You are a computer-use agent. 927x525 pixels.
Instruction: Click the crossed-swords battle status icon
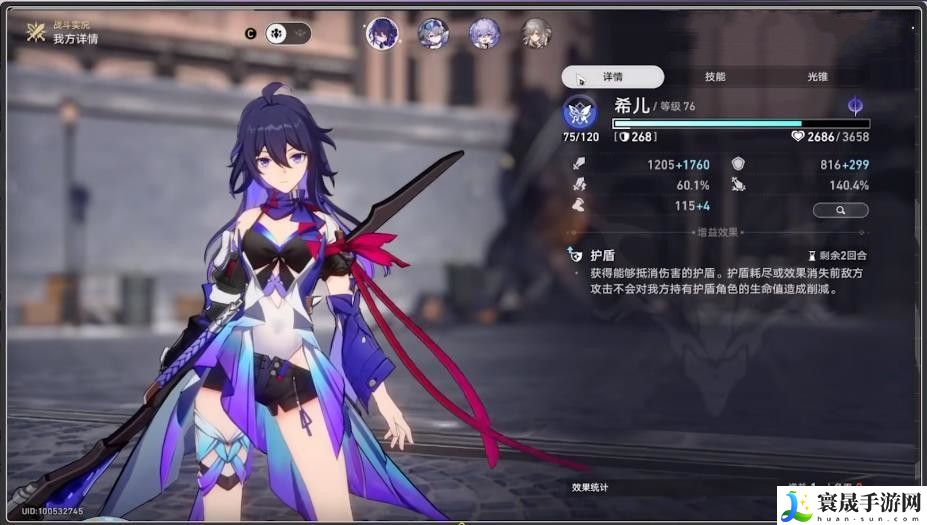[x=37, y=32]
